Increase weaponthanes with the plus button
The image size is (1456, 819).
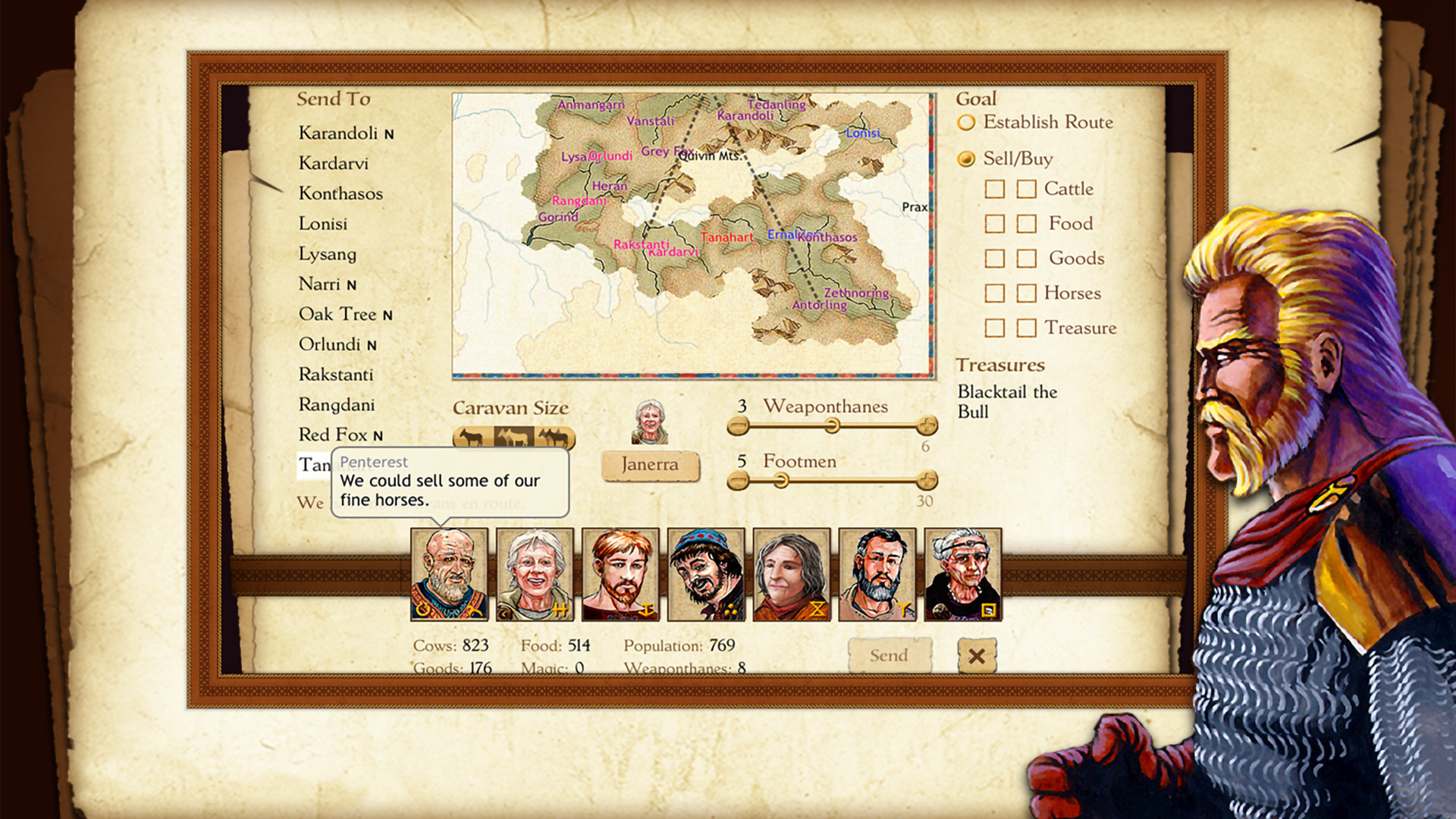927,425
